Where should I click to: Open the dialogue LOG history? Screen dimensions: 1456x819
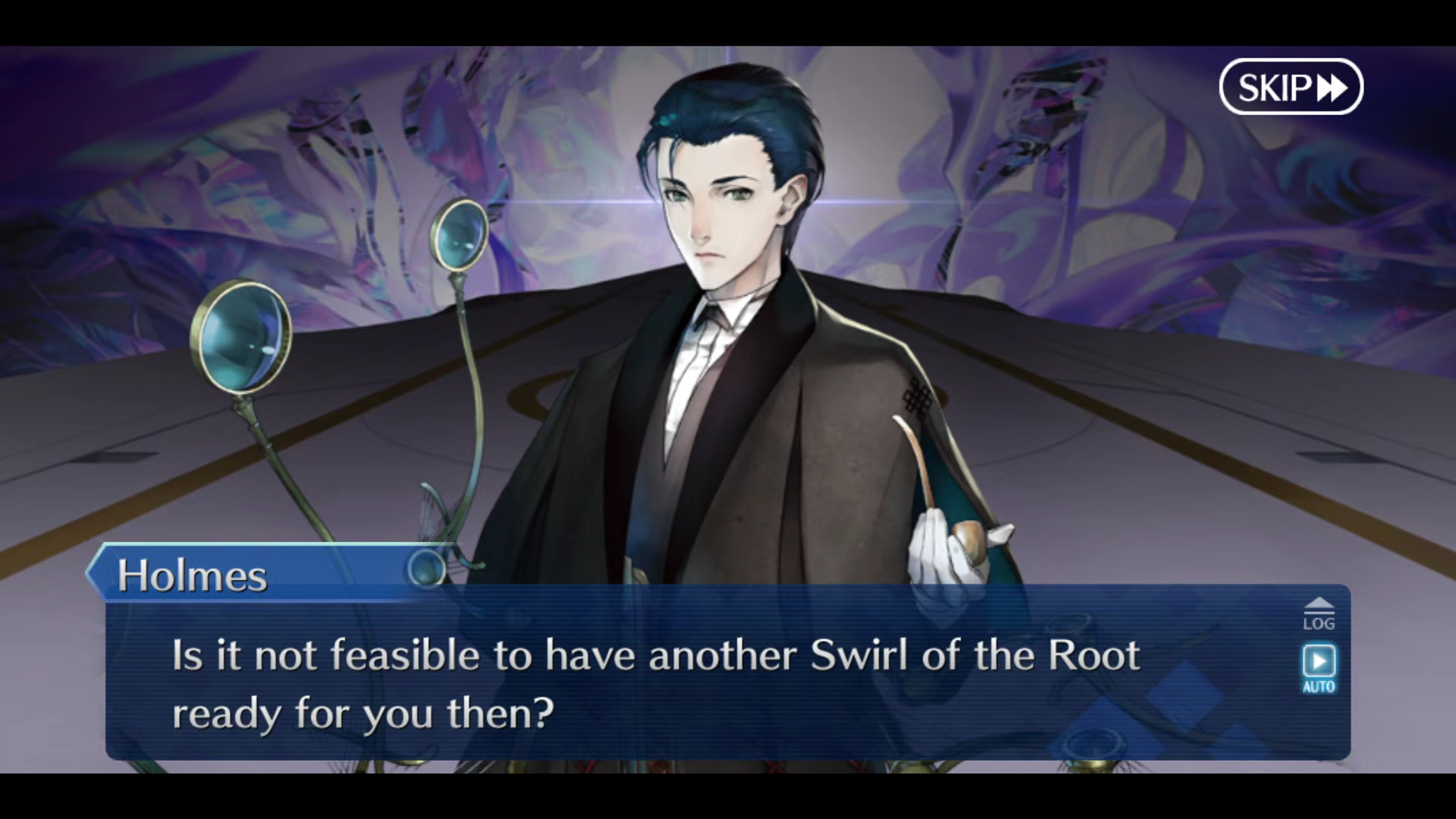point(1319,615)
